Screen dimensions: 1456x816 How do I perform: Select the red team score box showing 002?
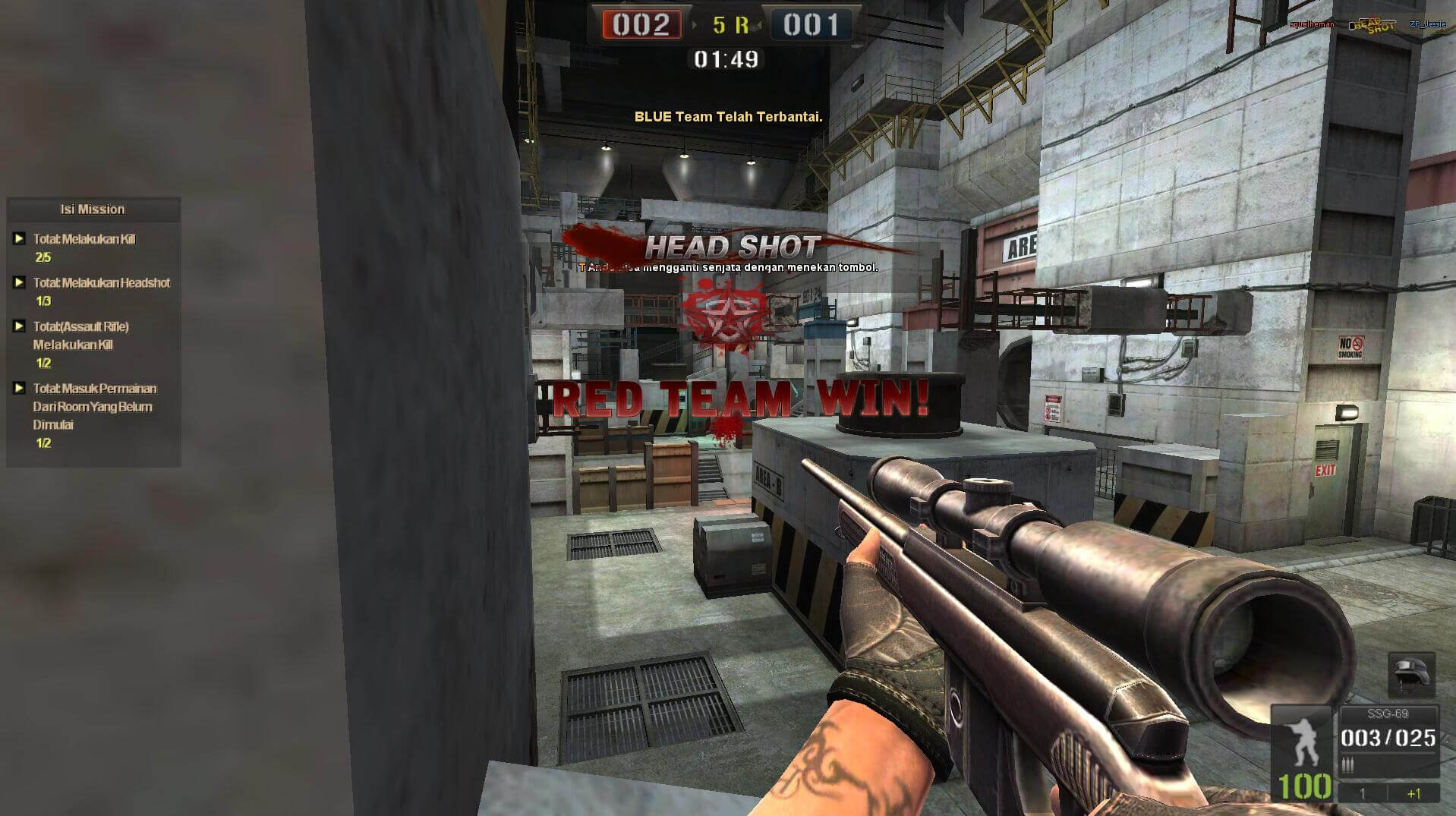pyautogui.click(x=644, y=24)
